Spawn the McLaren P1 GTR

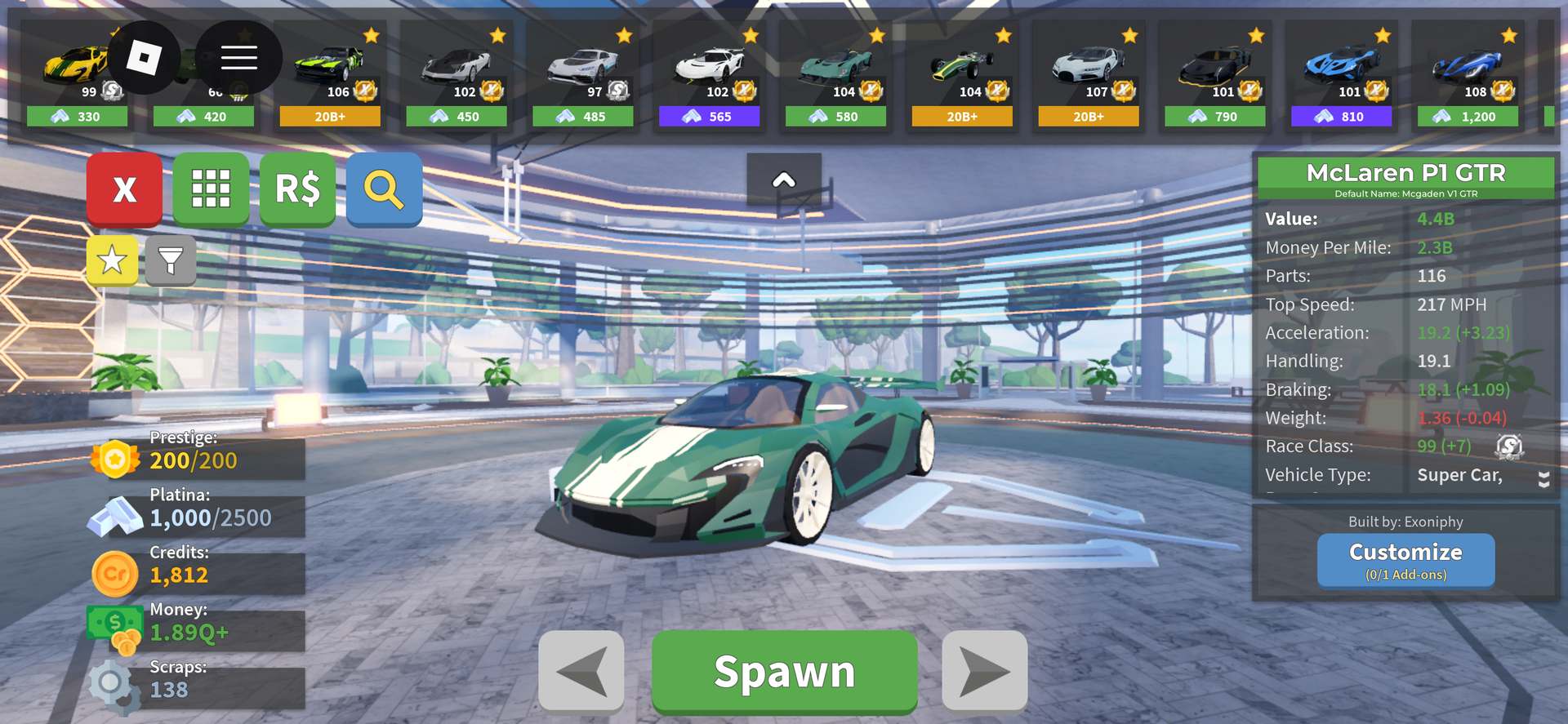click(x=784, y=671)
